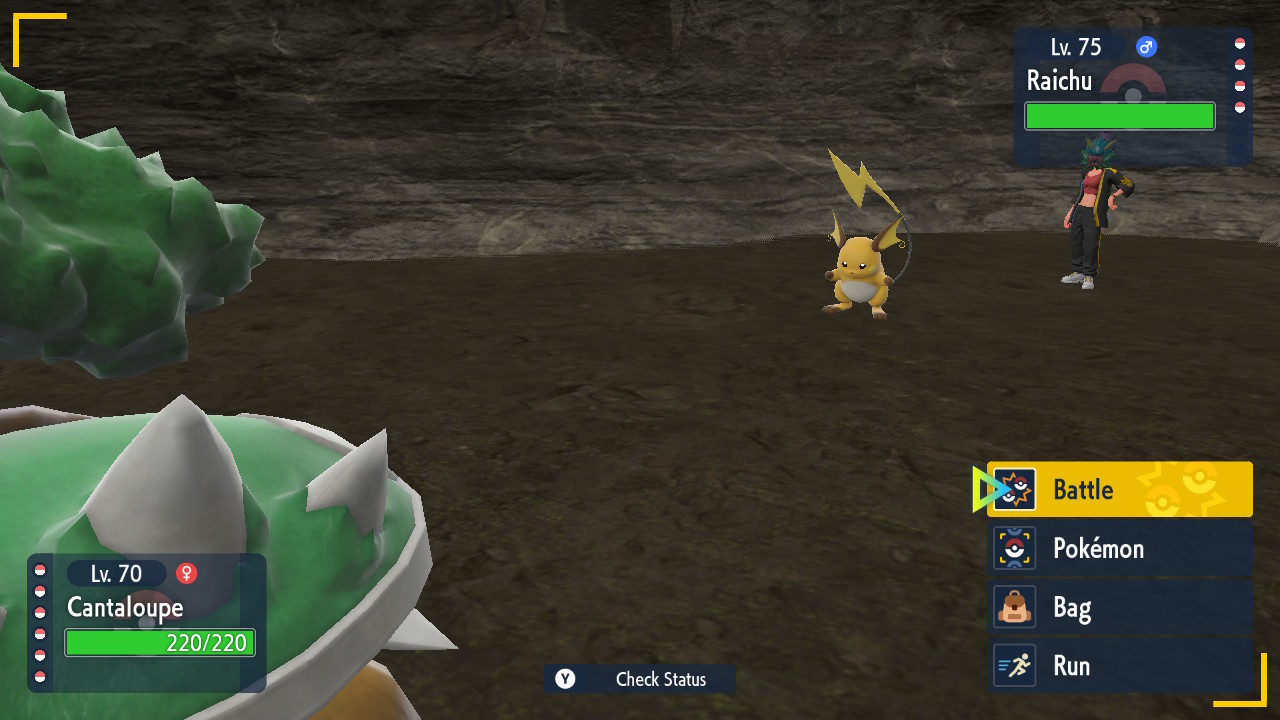This screenshot has width=1280, height=720.
Task: Select the Battle command
Action: (x=1120, y=490)
